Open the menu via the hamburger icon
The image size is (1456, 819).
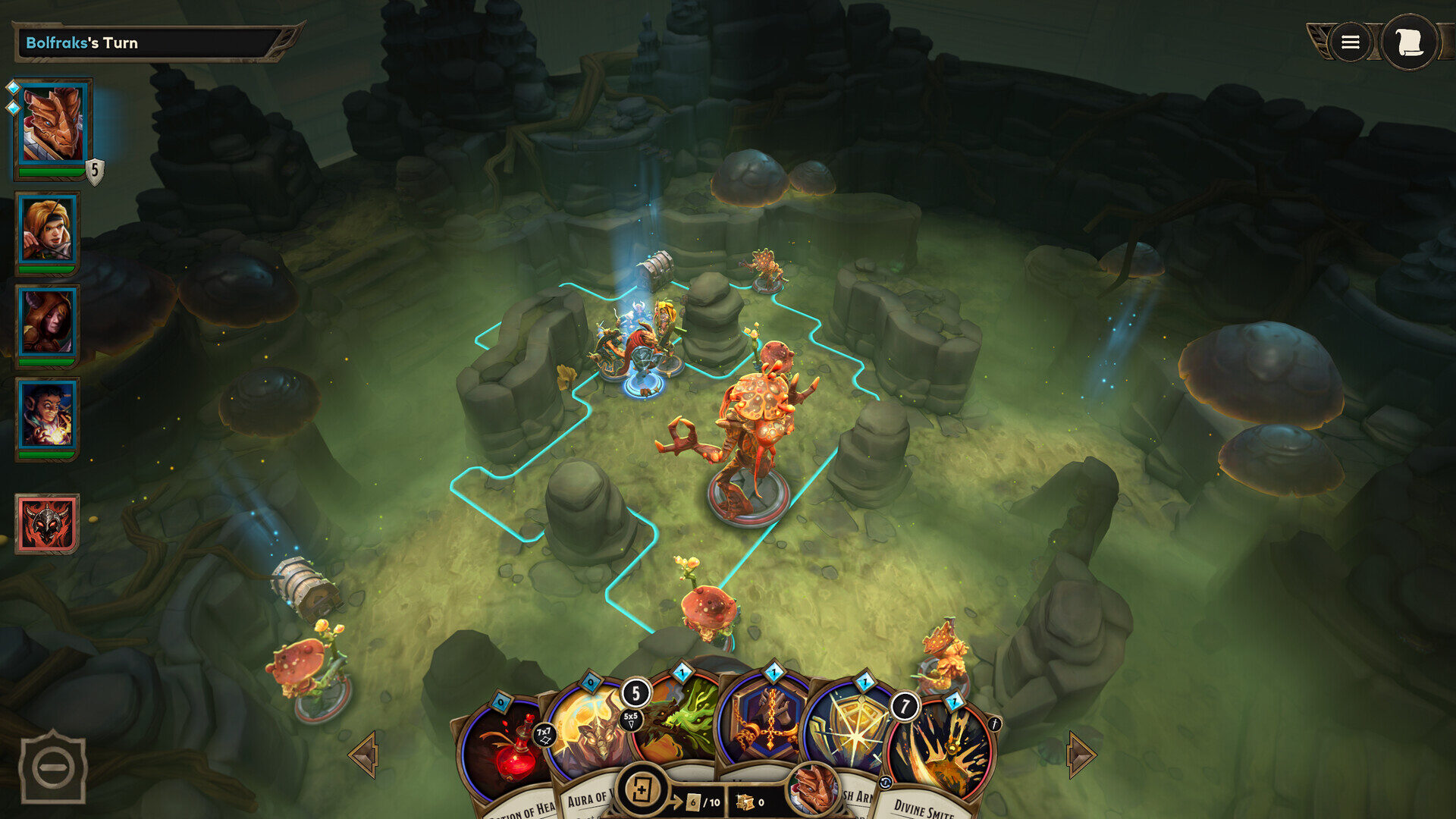pos(1350,42)
